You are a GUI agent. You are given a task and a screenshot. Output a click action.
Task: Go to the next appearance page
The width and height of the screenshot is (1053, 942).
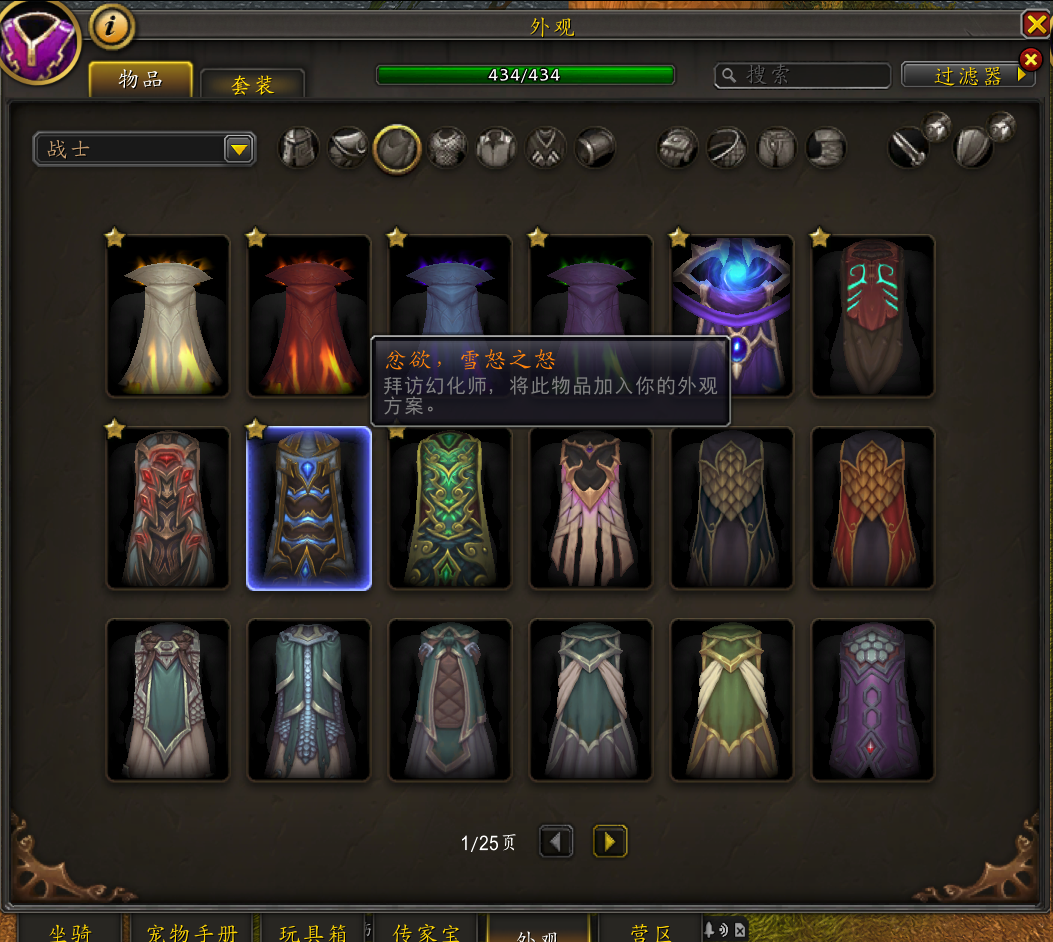pos(610,842)
